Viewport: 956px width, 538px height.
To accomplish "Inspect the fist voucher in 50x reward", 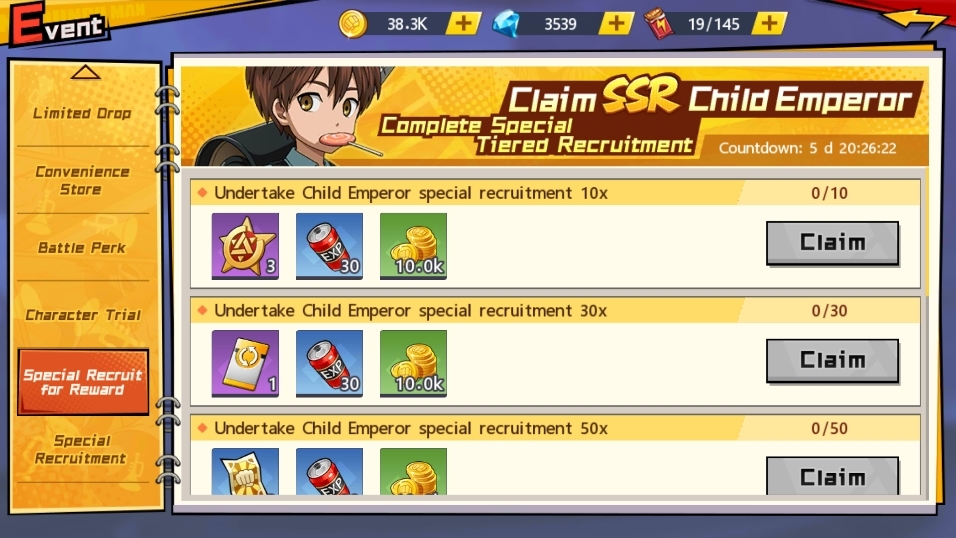I will [x=245, y=472].
